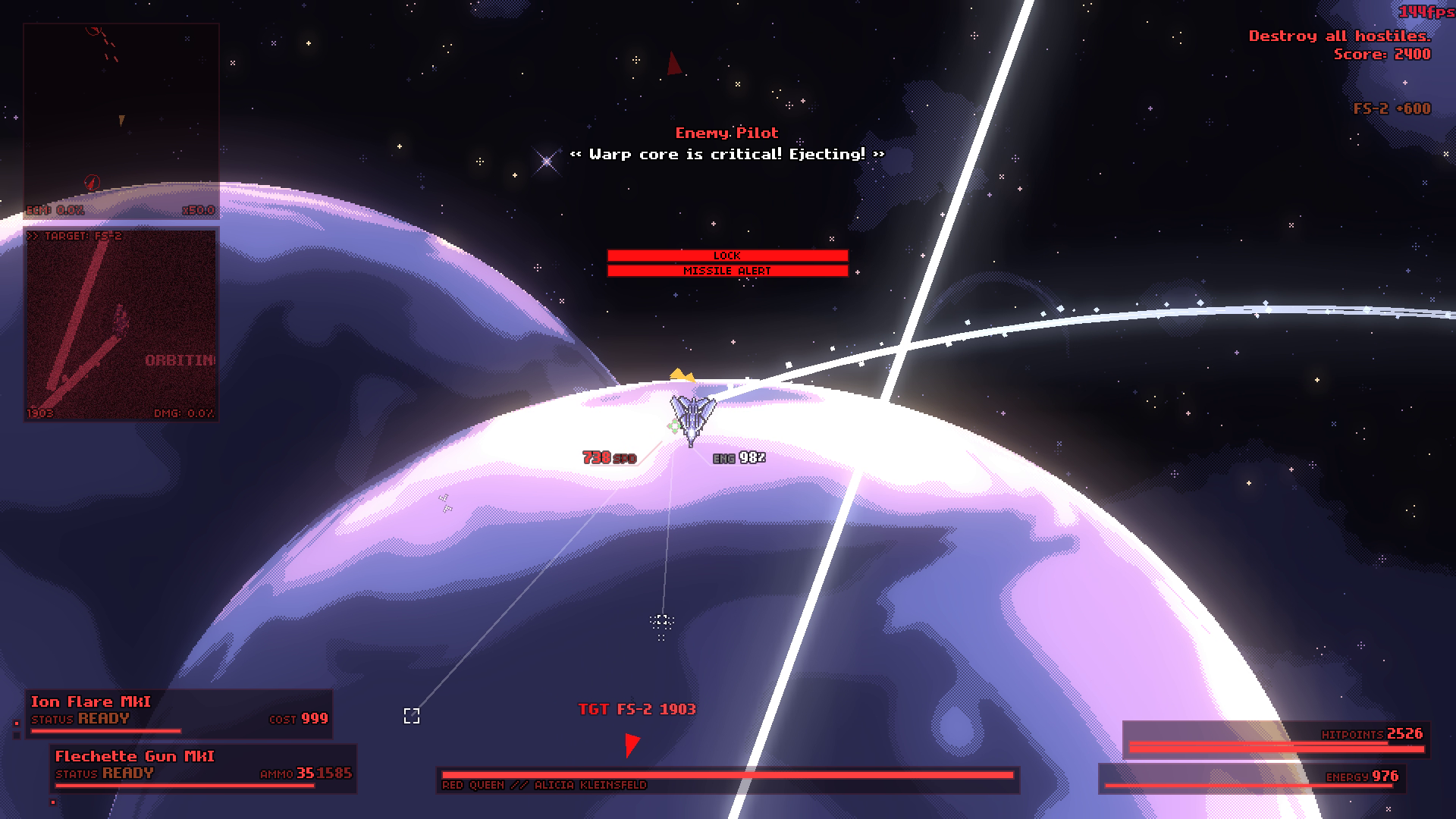
Task: Click the red target arrow below TGT FS-2
Action: pos(632,744)
